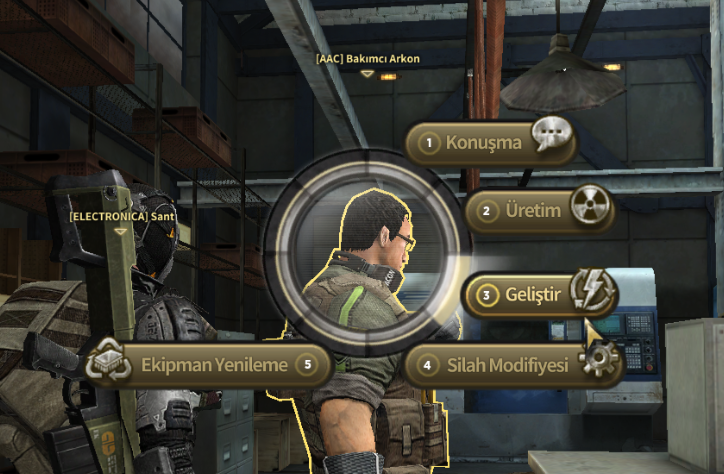This screenshot has width=724, height=474.
Task: Open the Silah Modifiyesi menu
Action: (510, 364)
